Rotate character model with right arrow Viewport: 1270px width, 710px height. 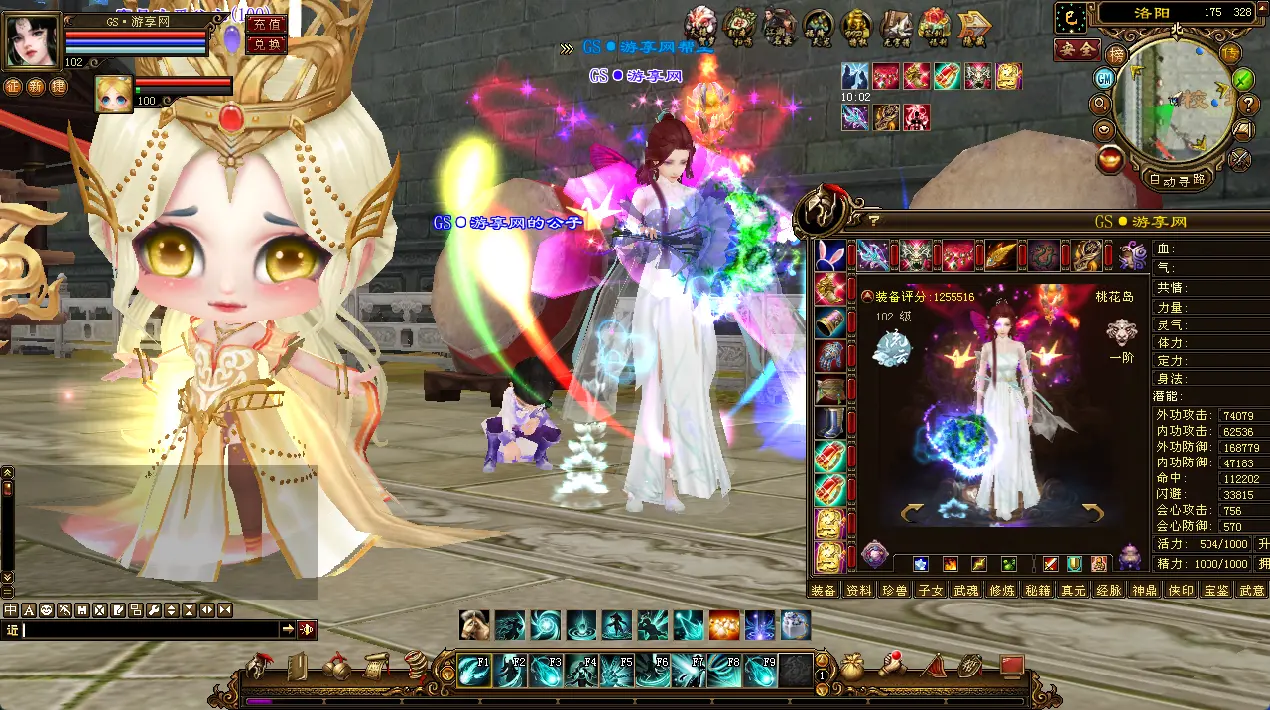[1090, 513]
